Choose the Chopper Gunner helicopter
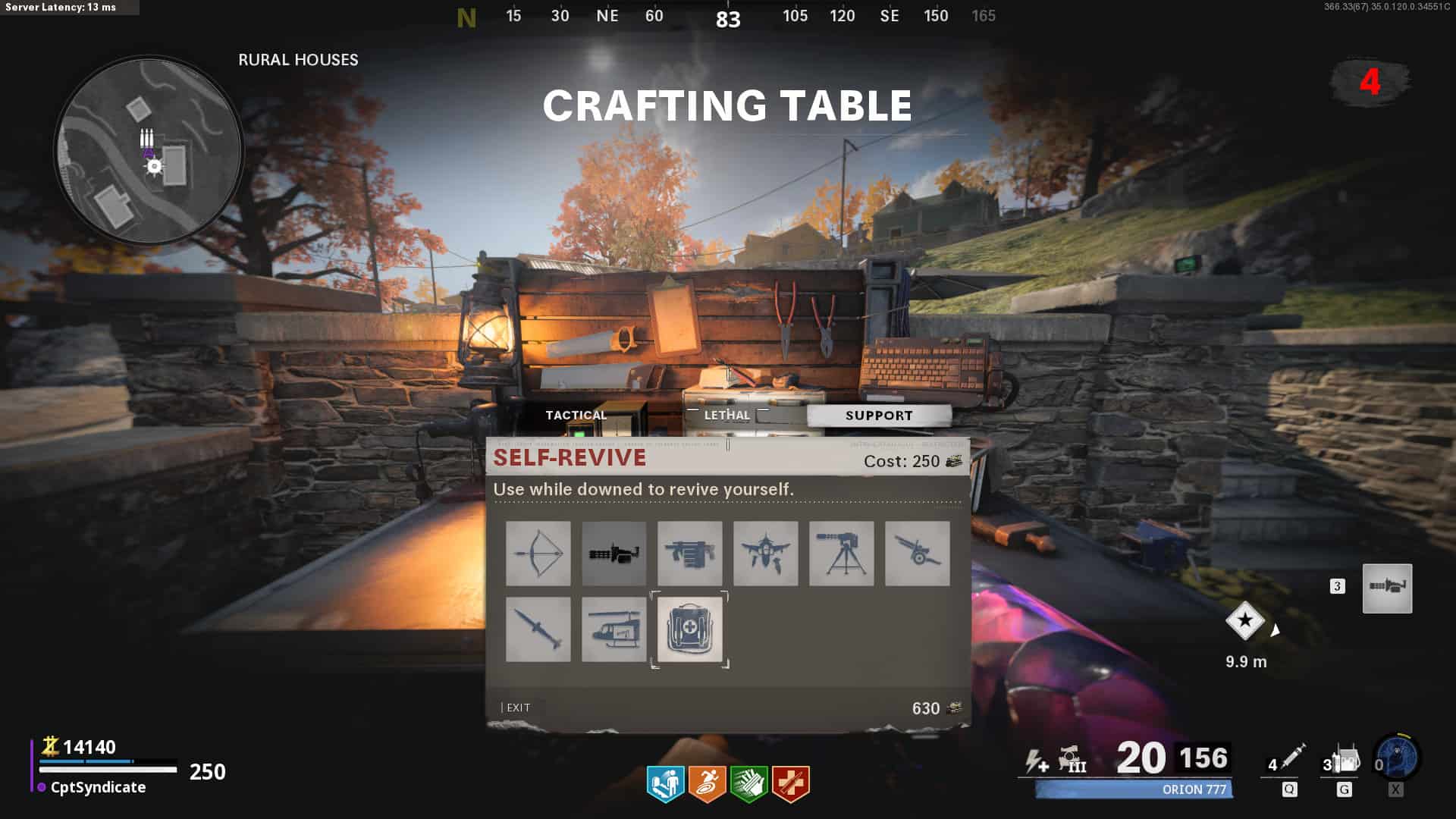Screen dimensions: 1456x819 coord(613,629)
